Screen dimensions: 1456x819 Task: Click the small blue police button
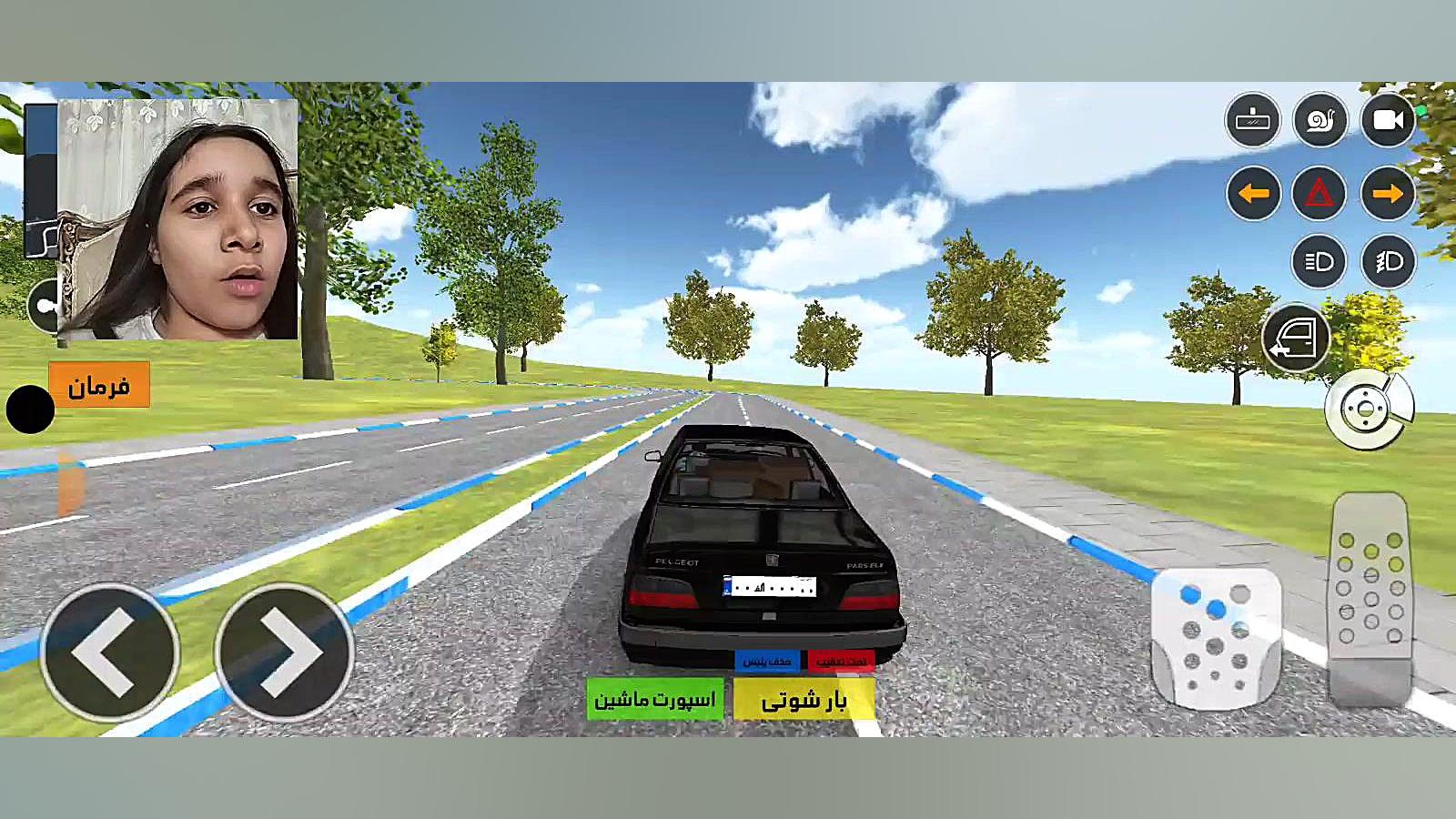pyautogui.click(x=766, y=660)
